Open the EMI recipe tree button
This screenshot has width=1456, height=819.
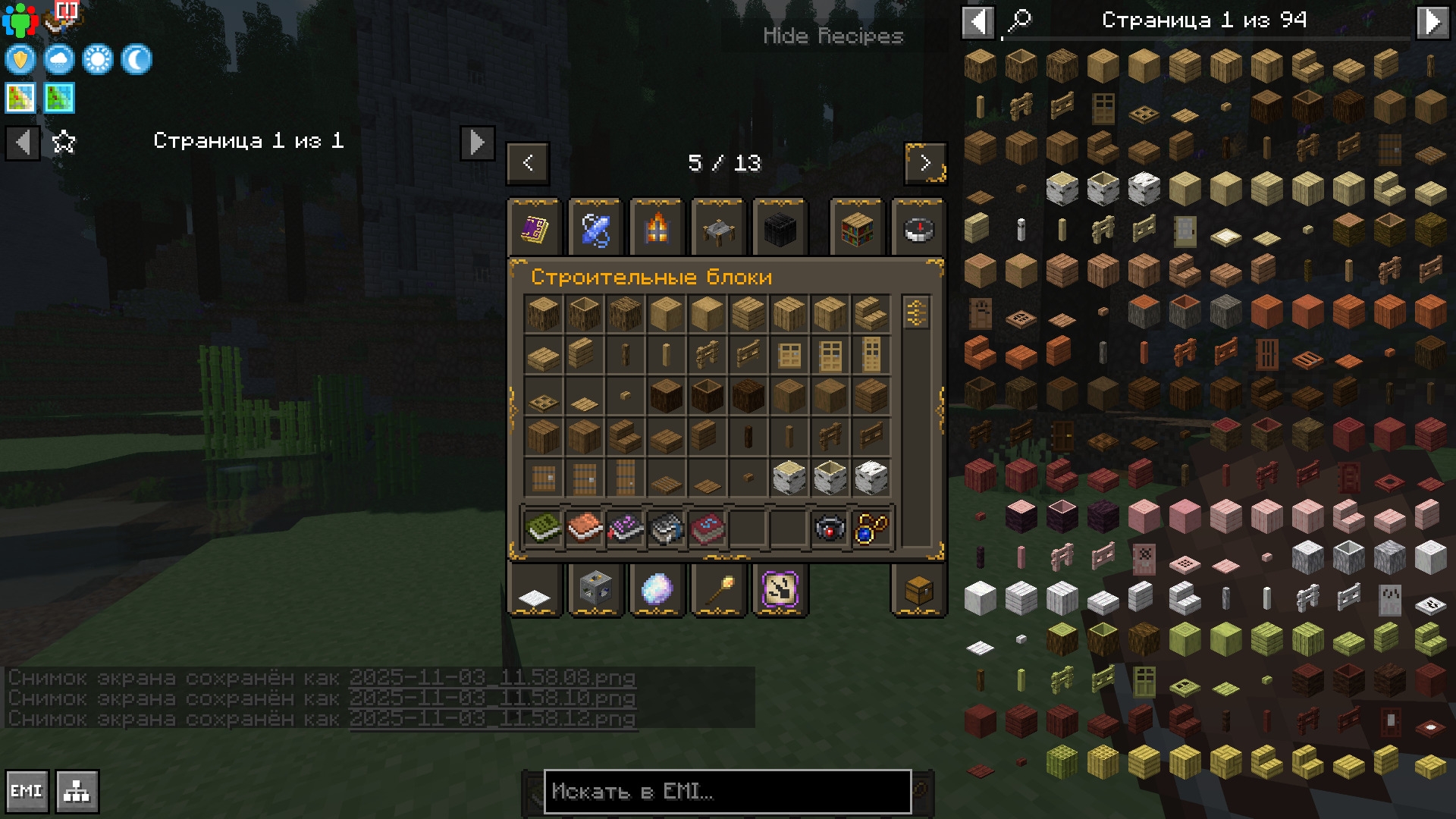coord(77,792)
